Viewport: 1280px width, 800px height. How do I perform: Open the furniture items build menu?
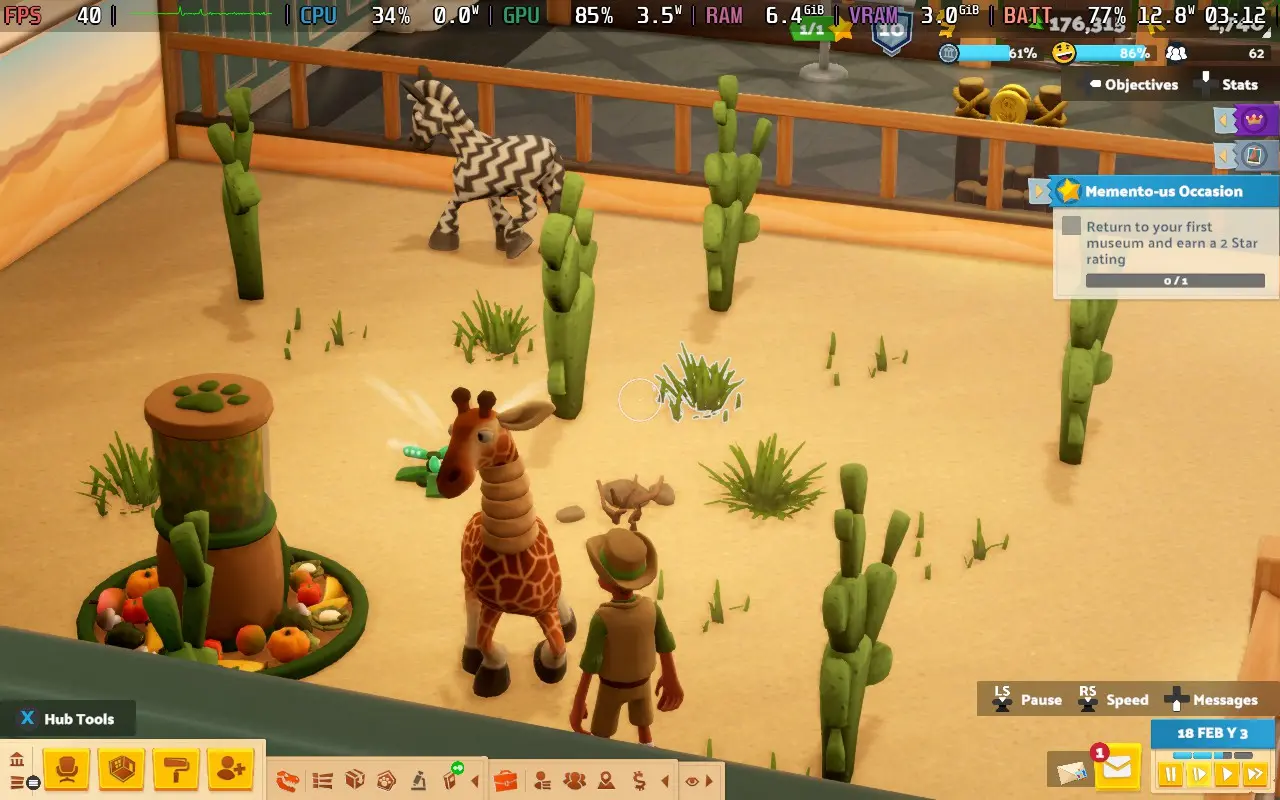click(67, 770)
